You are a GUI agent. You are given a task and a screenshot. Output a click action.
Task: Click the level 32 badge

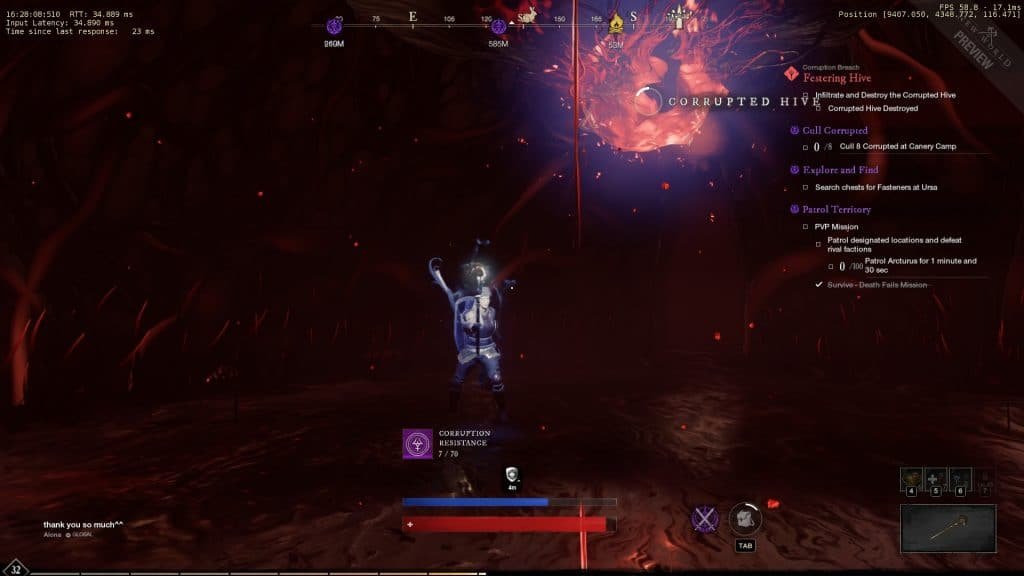coord(16,567)
